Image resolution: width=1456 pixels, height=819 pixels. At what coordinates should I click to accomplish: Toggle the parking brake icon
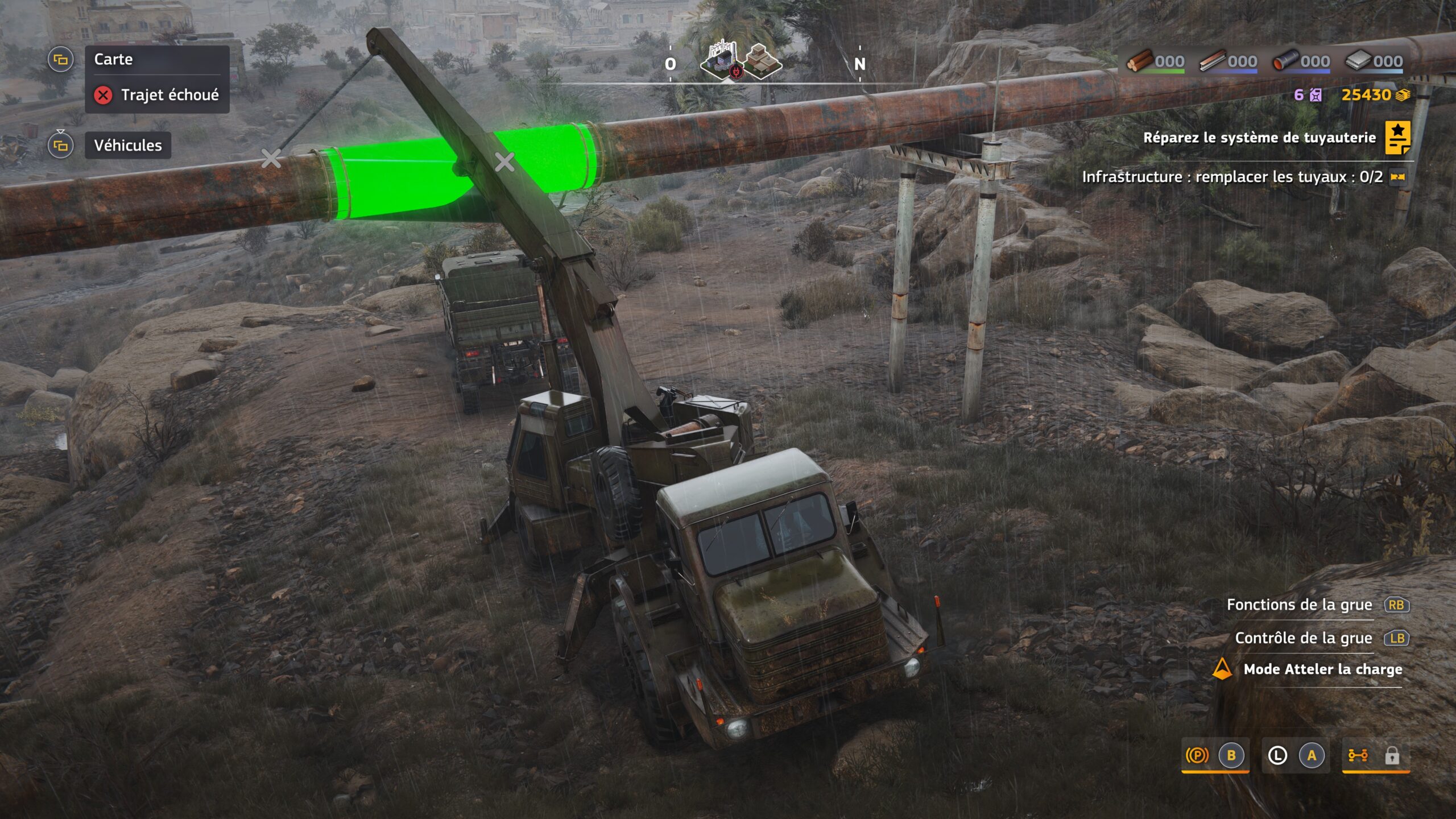1197,755
